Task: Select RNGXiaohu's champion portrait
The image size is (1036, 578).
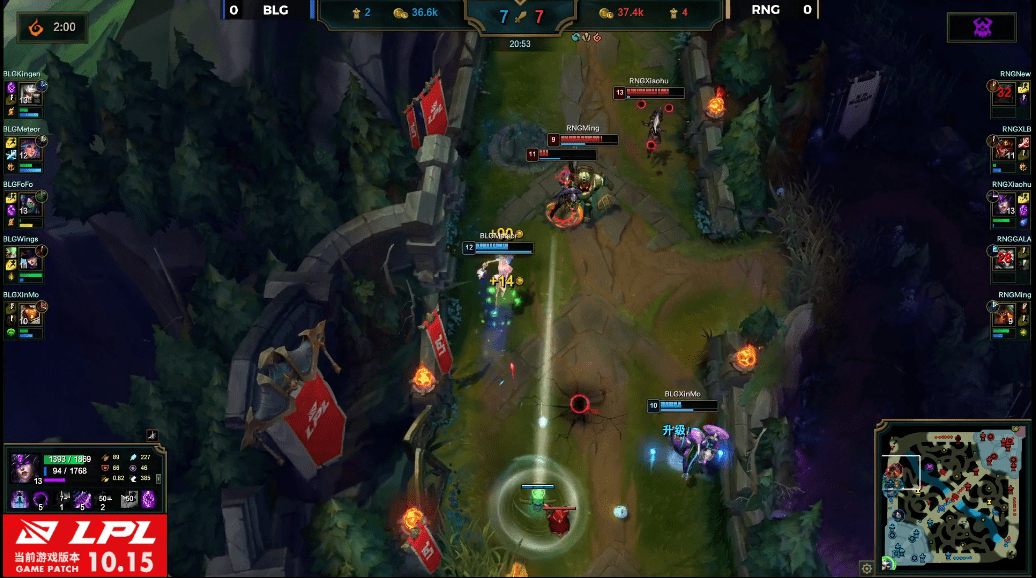Action: [1003, 204]
